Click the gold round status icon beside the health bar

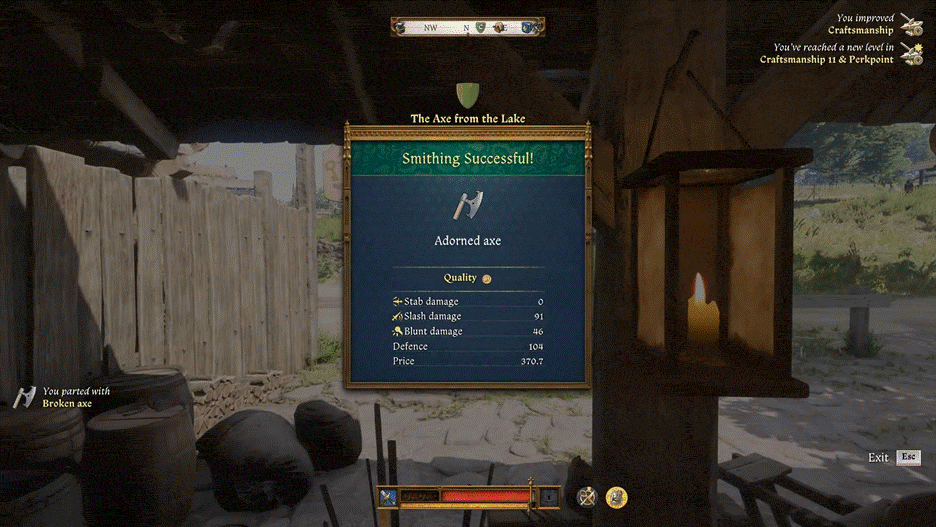click(x=617, y=496)
